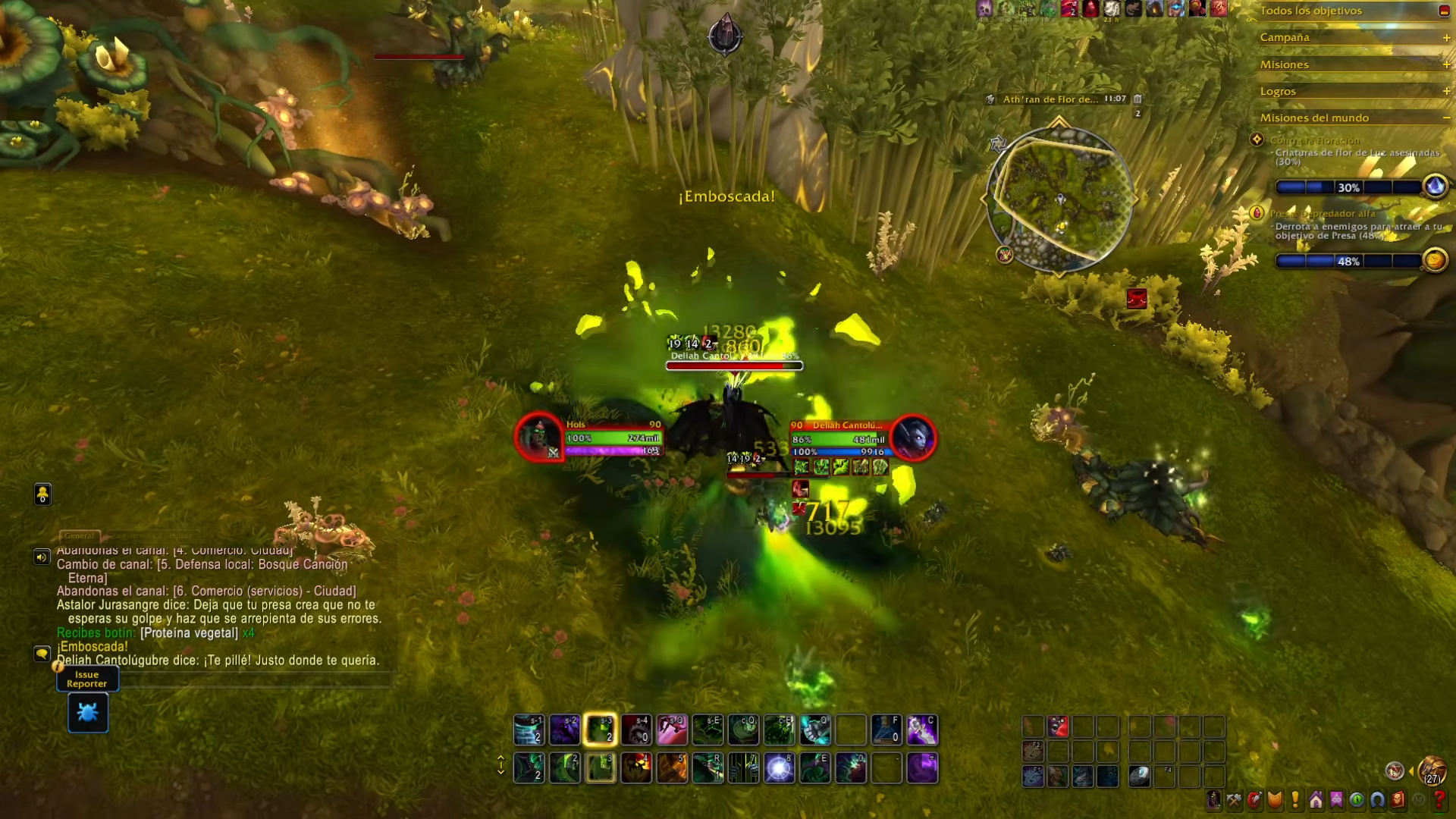Select the General chat tab
The width and height of the screenshot is (1456, 819).
[79, 535]
